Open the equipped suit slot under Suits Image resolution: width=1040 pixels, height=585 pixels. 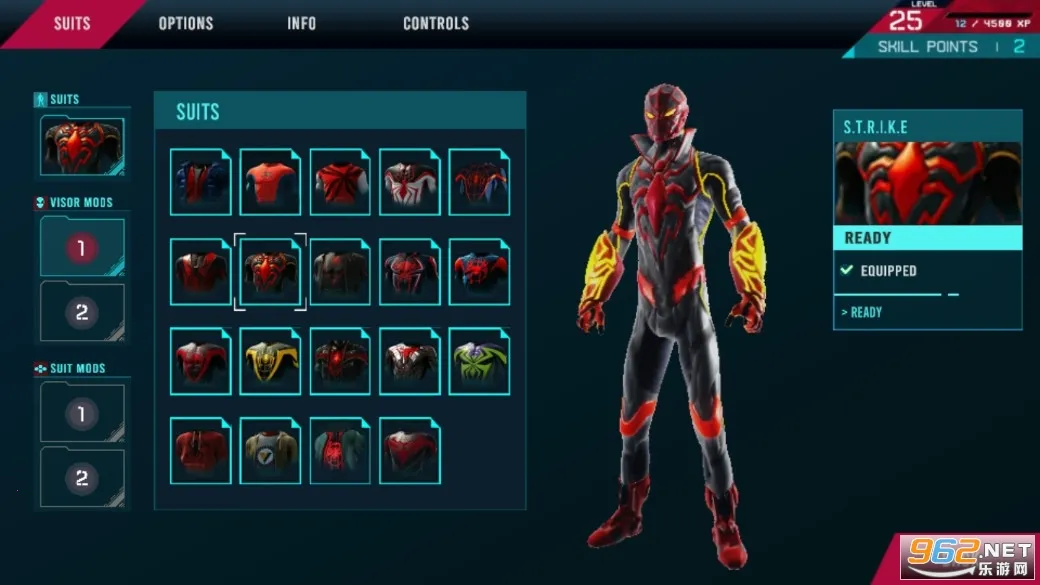pos(82,146)
